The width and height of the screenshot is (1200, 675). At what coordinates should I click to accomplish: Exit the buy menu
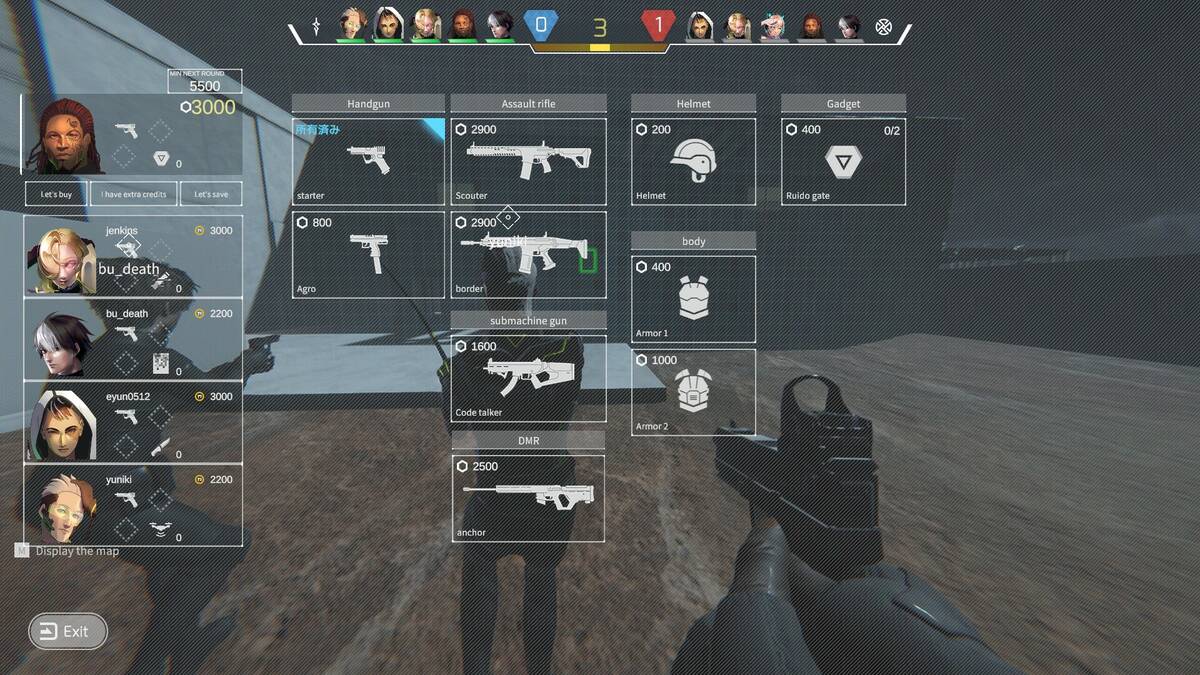click(67, 631)
